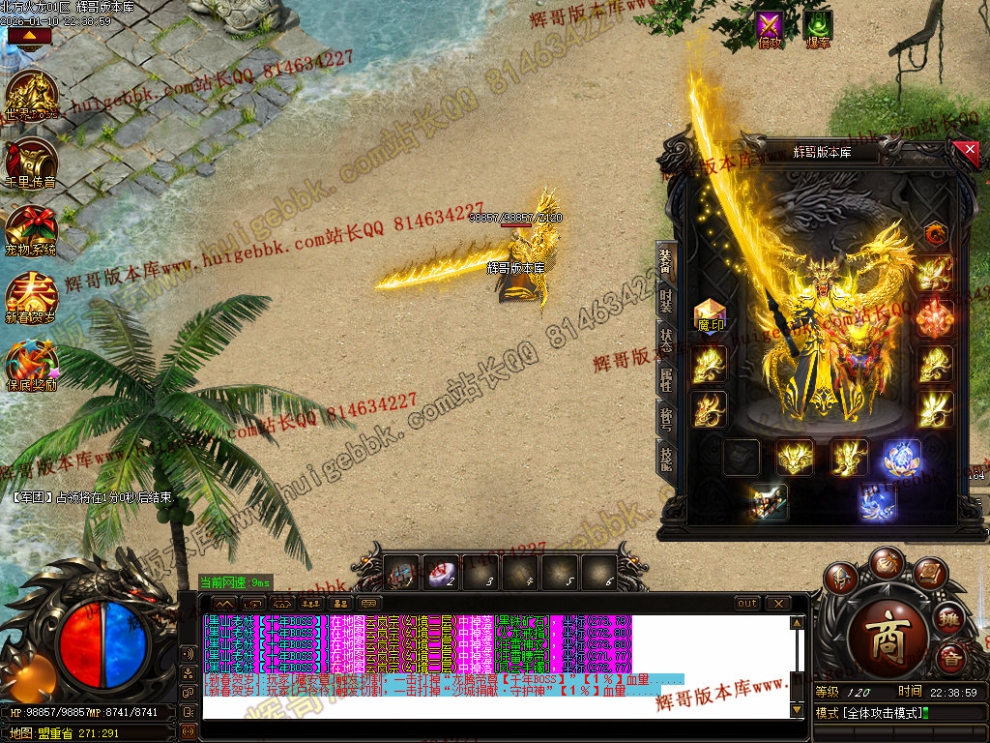Switch to the 状态 tab
Image resolution: width=990 pixels, height=743 pixels.
coord(667,338)
